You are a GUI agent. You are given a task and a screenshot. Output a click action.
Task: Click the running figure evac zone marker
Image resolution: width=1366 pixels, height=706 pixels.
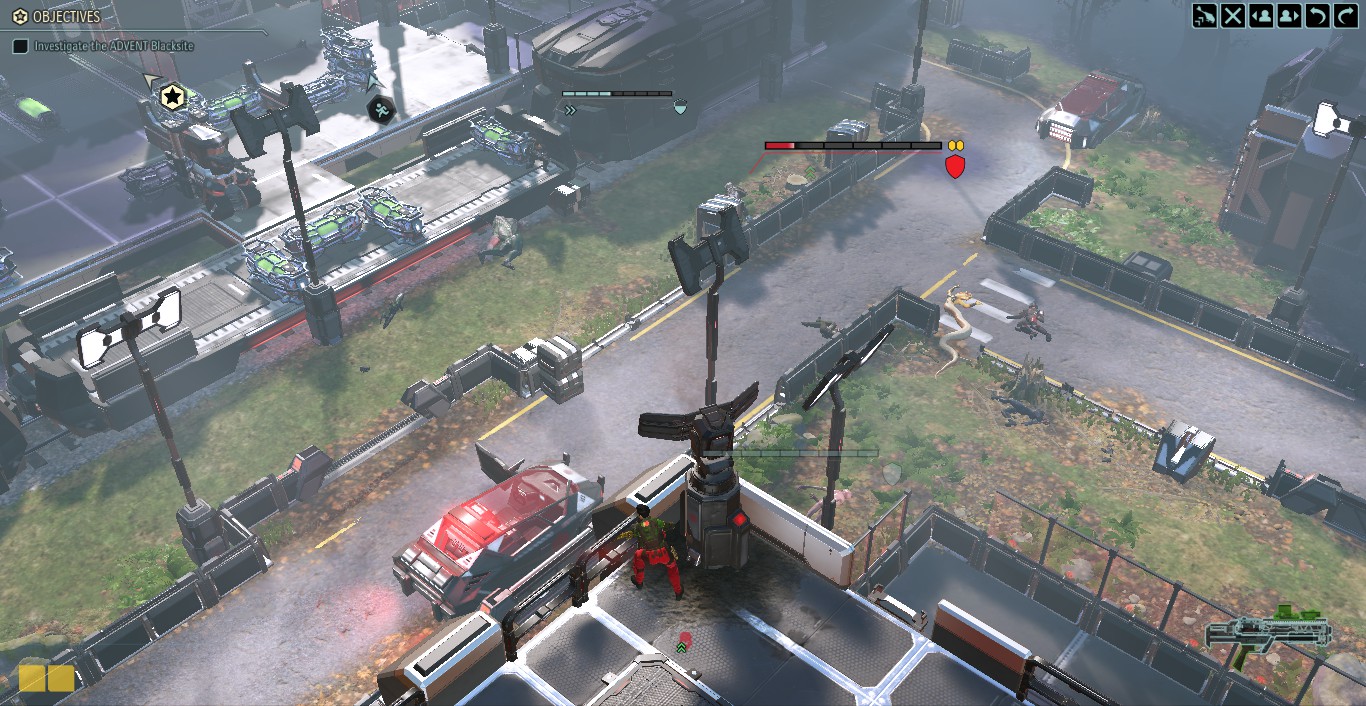[x=380, y=109]
